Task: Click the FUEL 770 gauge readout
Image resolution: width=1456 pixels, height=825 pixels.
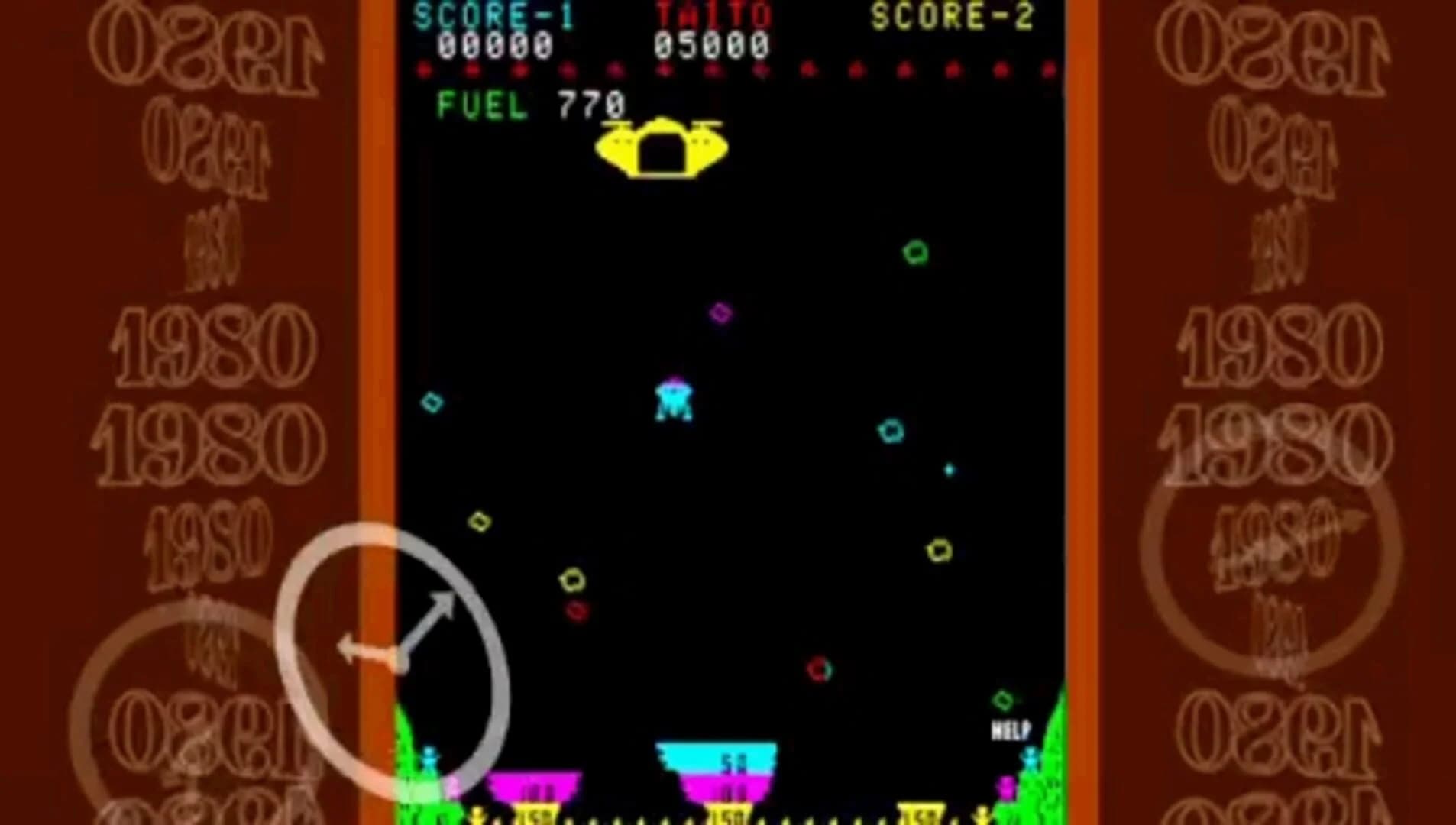Action: coord(529,103)
